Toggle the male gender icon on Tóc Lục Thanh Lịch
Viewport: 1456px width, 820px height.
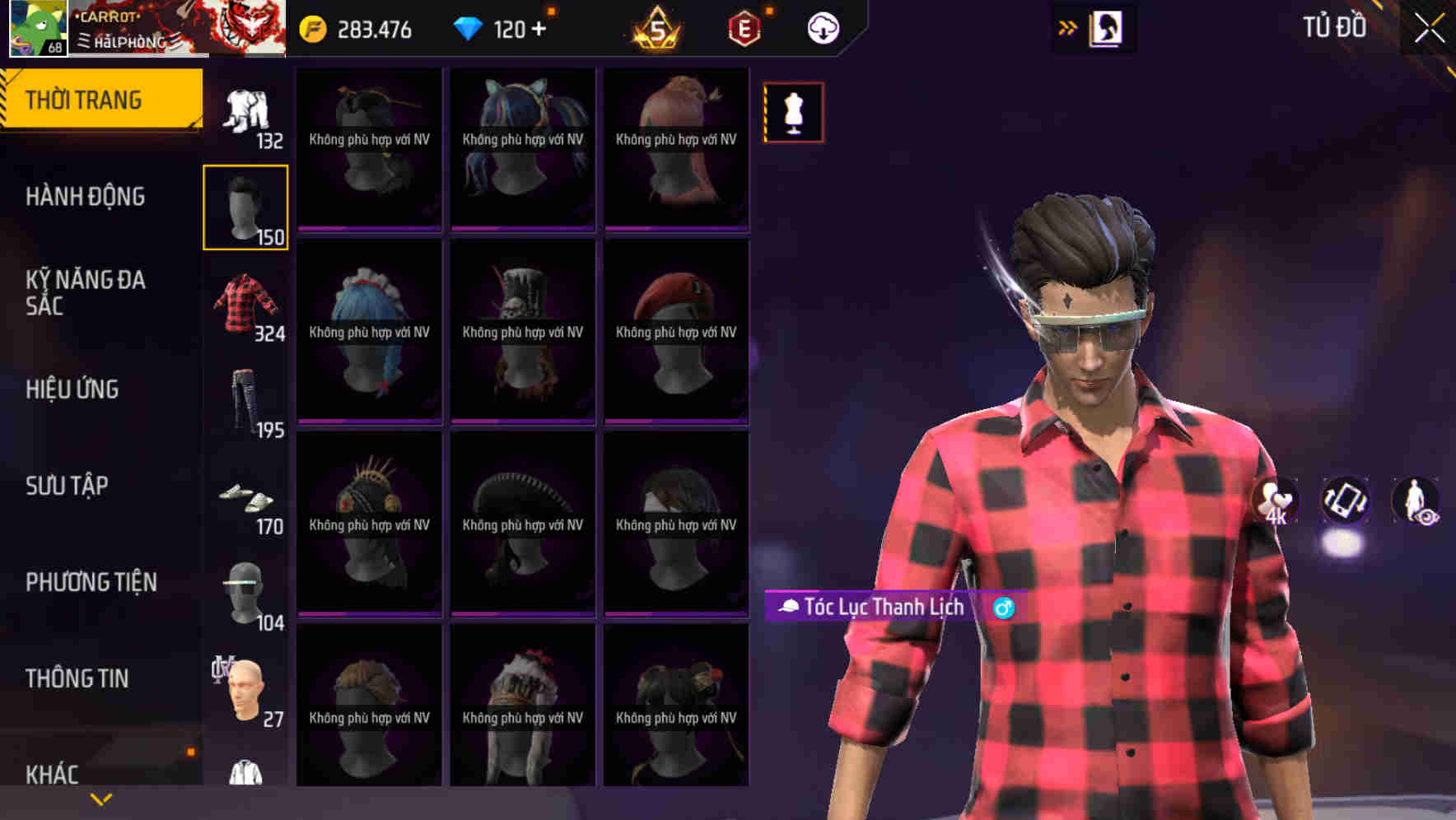[x=1003, y=607]
